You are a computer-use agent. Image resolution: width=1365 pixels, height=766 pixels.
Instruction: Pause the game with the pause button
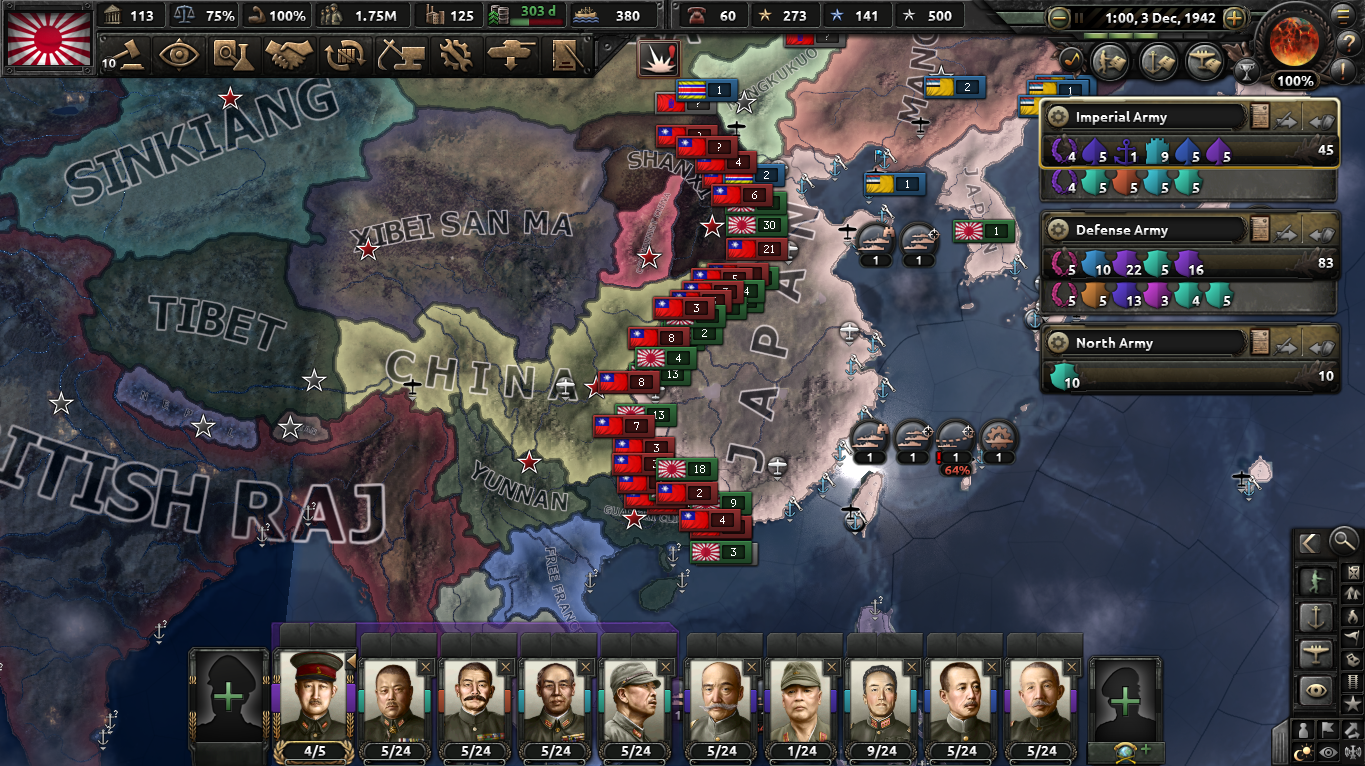tap(1080, 17)
